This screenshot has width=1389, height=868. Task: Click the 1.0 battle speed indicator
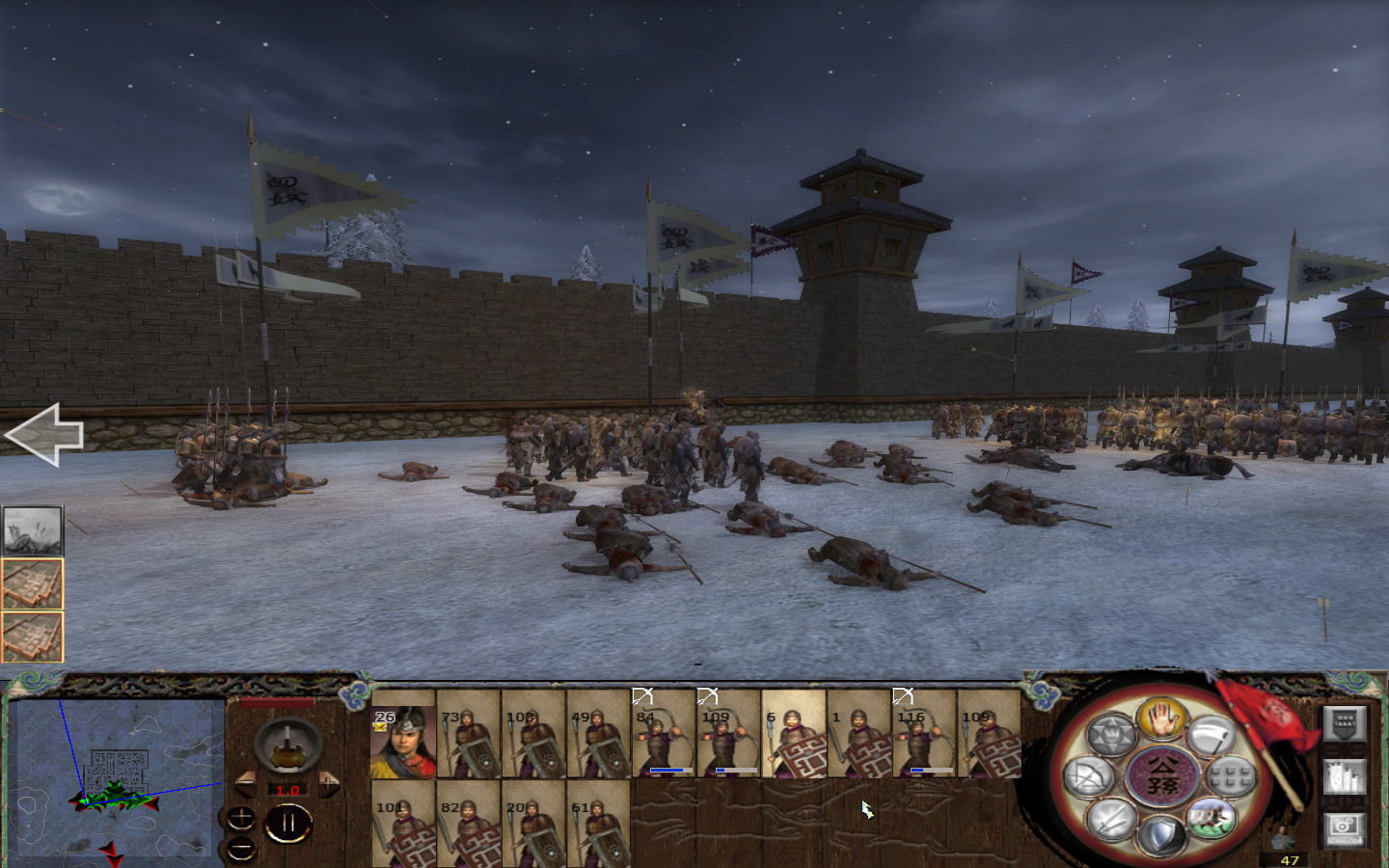coord(287,791)
